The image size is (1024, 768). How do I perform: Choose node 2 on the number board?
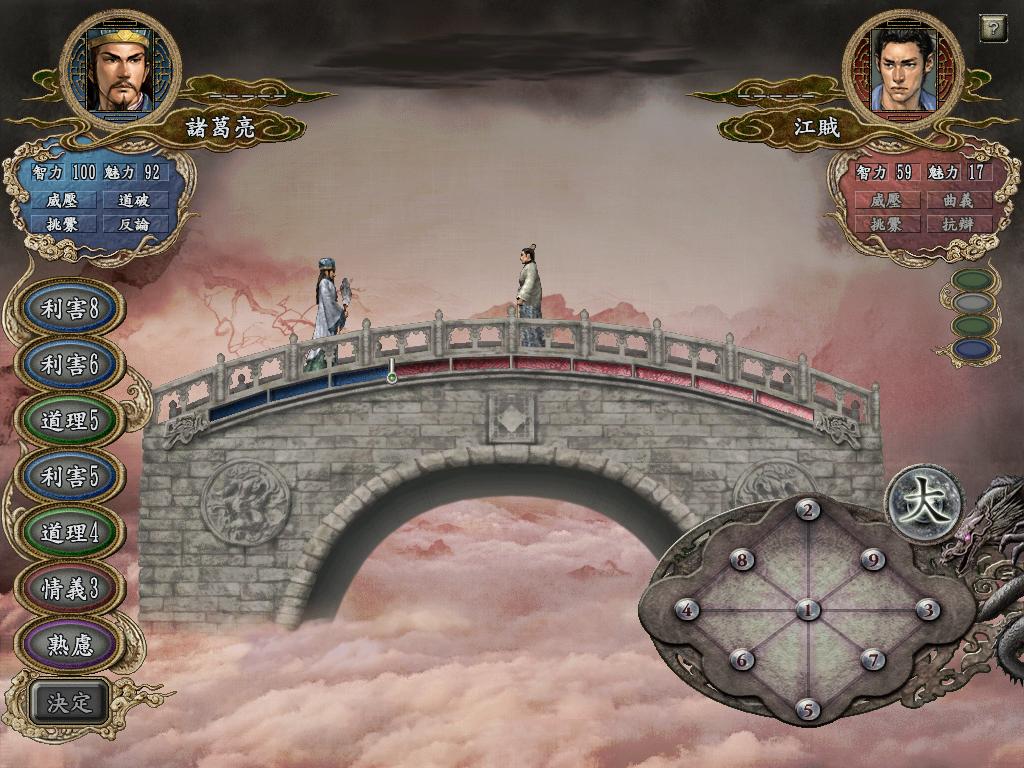pyautogui.click(x=808, y=510)
